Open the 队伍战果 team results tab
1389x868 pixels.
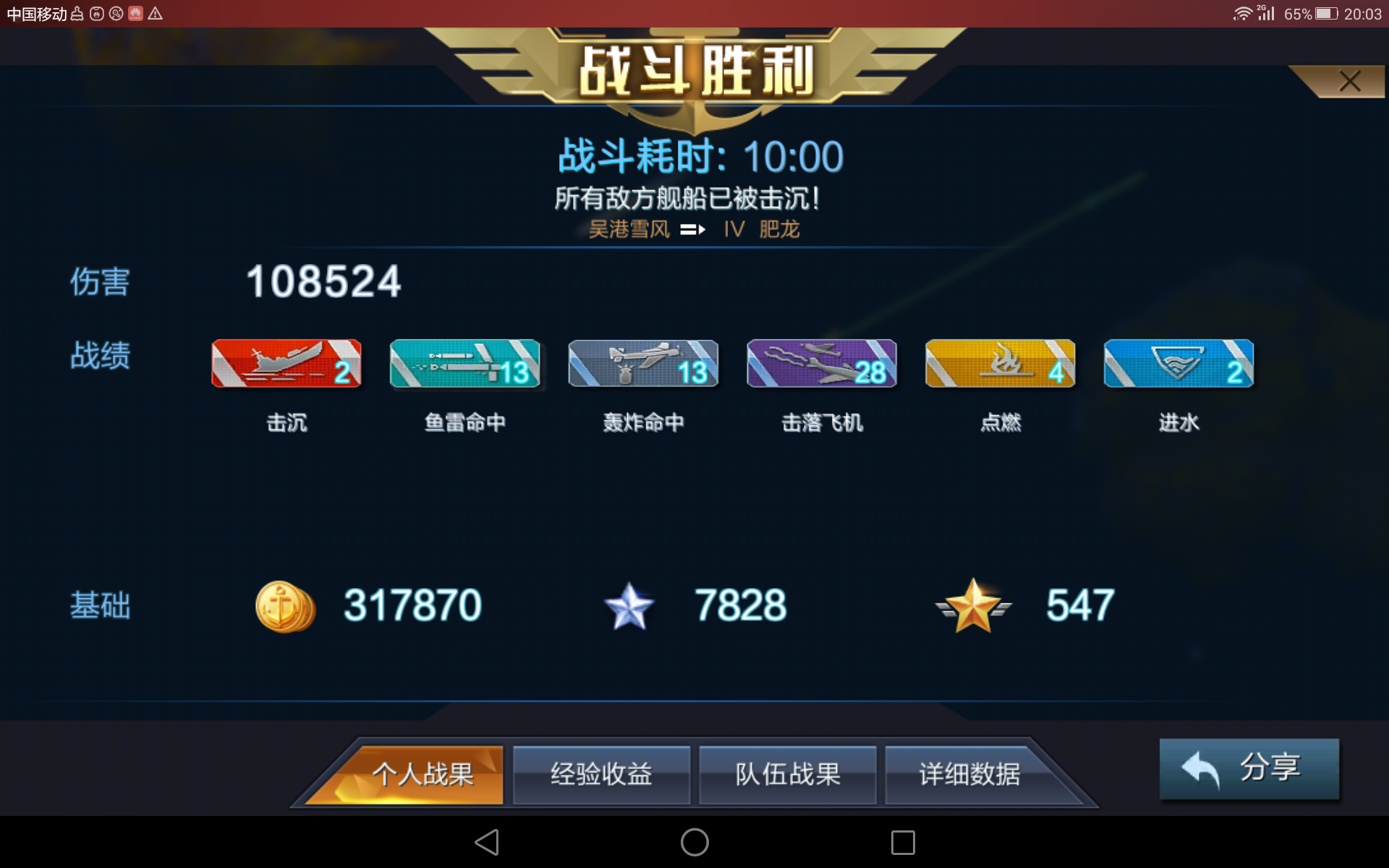pyautogui.click(x=787, y=775)
